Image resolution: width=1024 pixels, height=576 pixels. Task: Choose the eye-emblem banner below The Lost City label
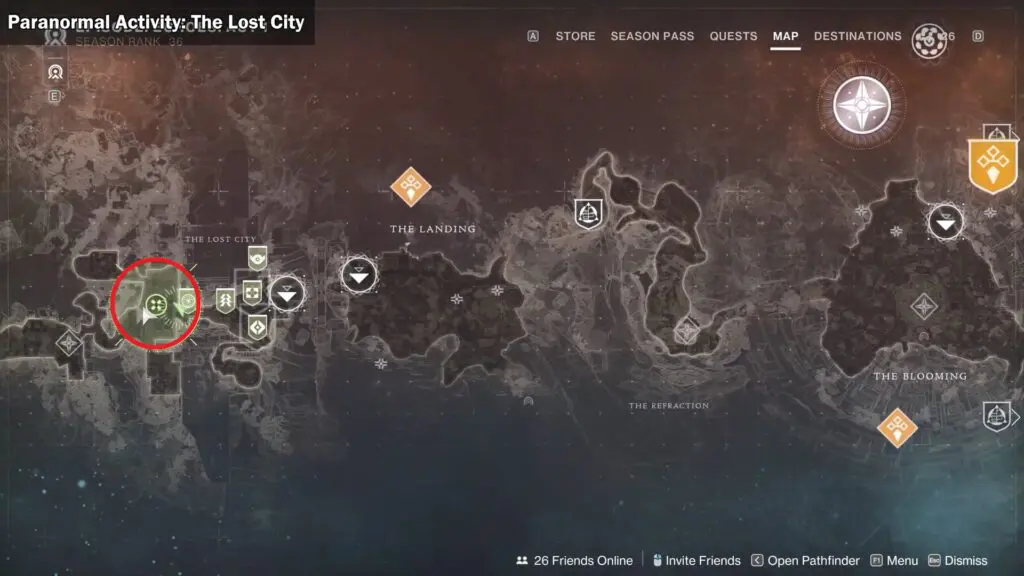tap(258, 257)
